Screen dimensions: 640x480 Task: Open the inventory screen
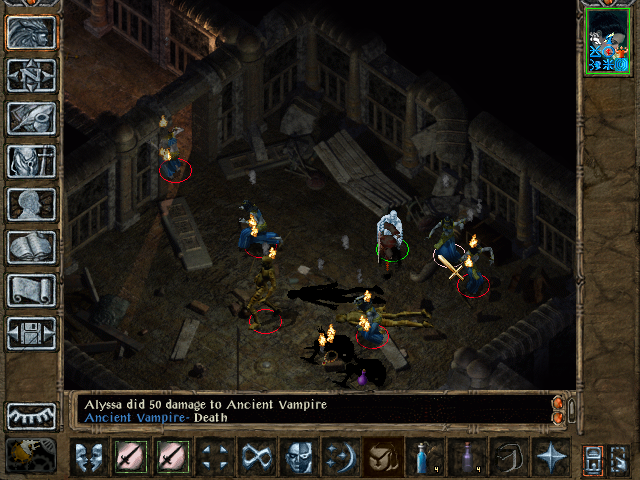31,161
